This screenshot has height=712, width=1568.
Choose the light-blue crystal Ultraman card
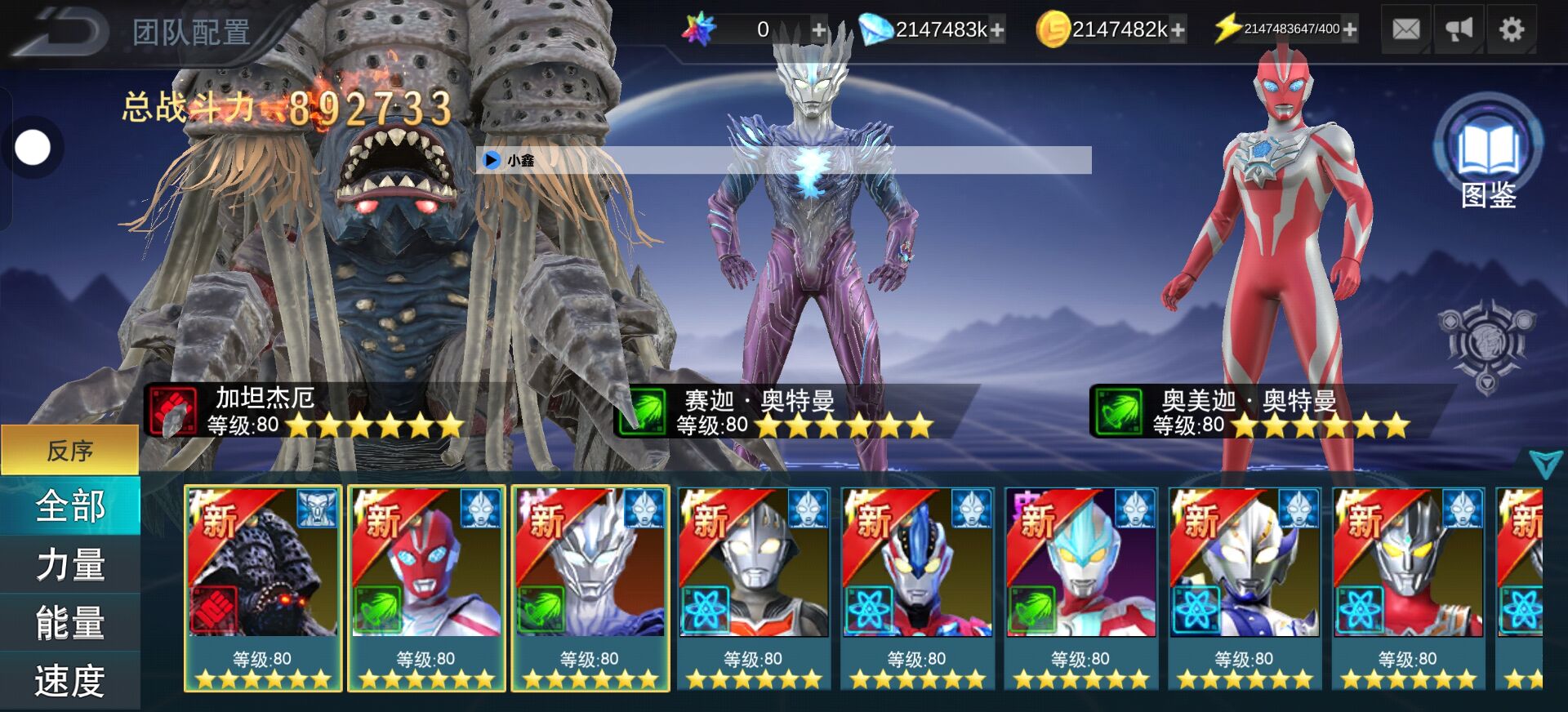pyautogui.click(x=1080, y=588)
